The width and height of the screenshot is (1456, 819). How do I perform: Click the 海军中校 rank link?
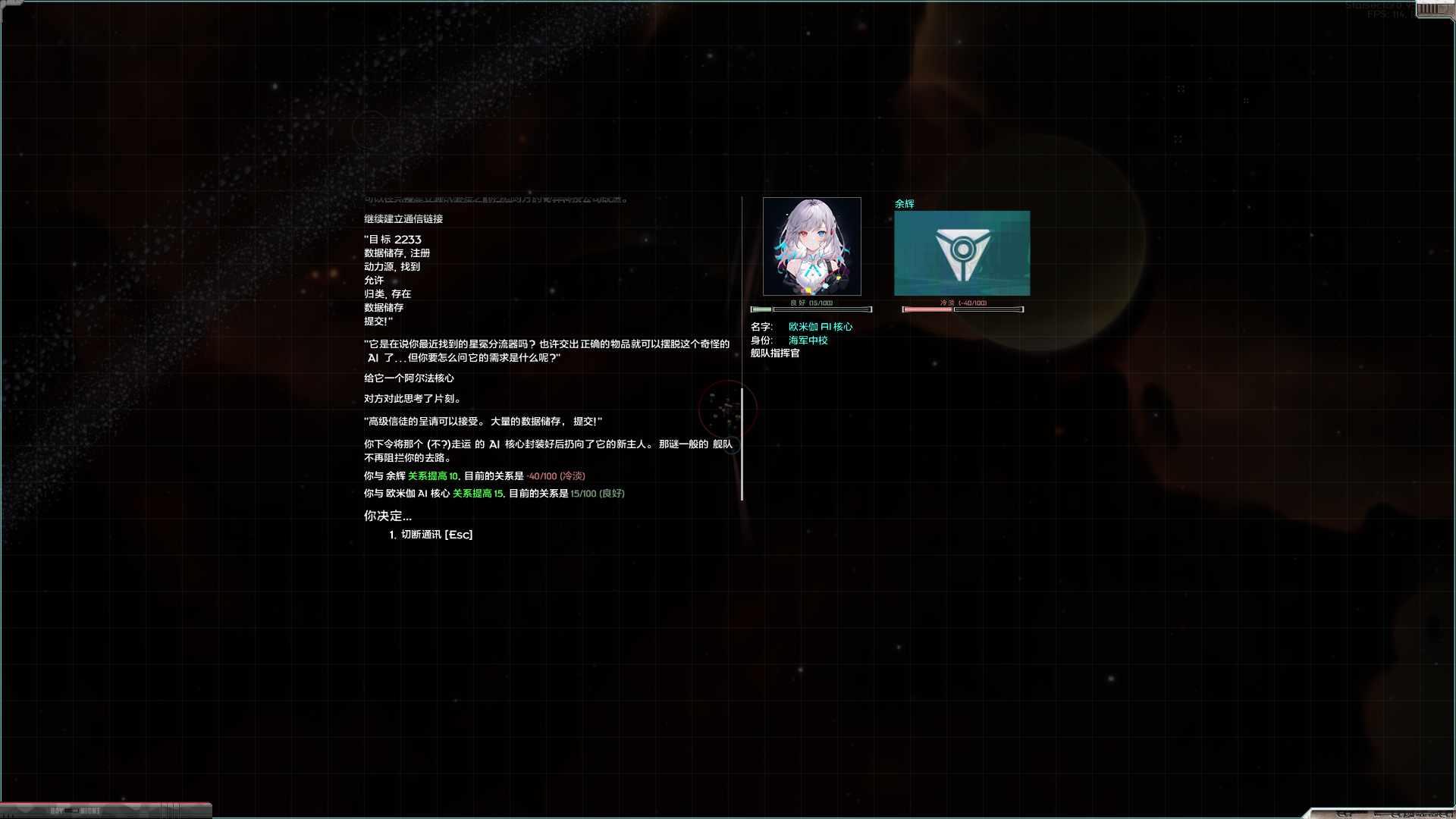click(806, 340)
